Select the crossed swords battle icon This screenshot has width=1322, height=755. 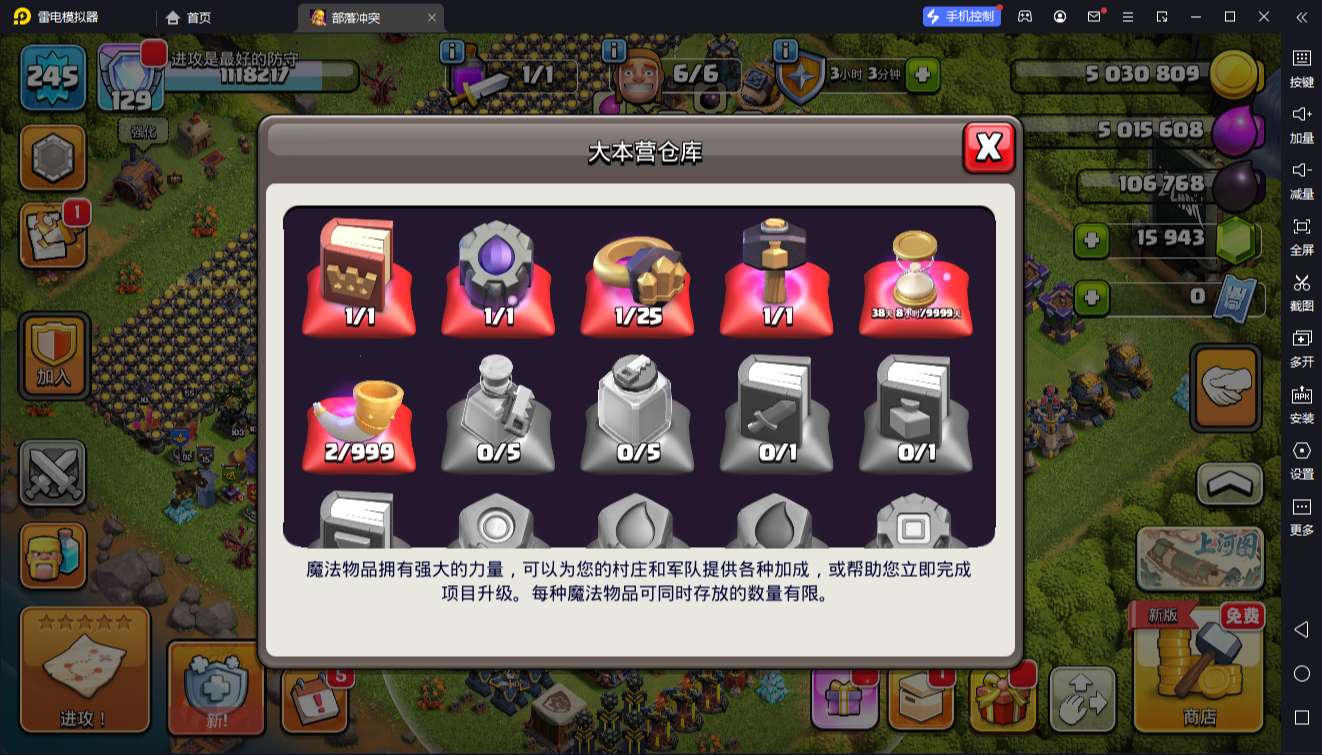coord(53,471)
